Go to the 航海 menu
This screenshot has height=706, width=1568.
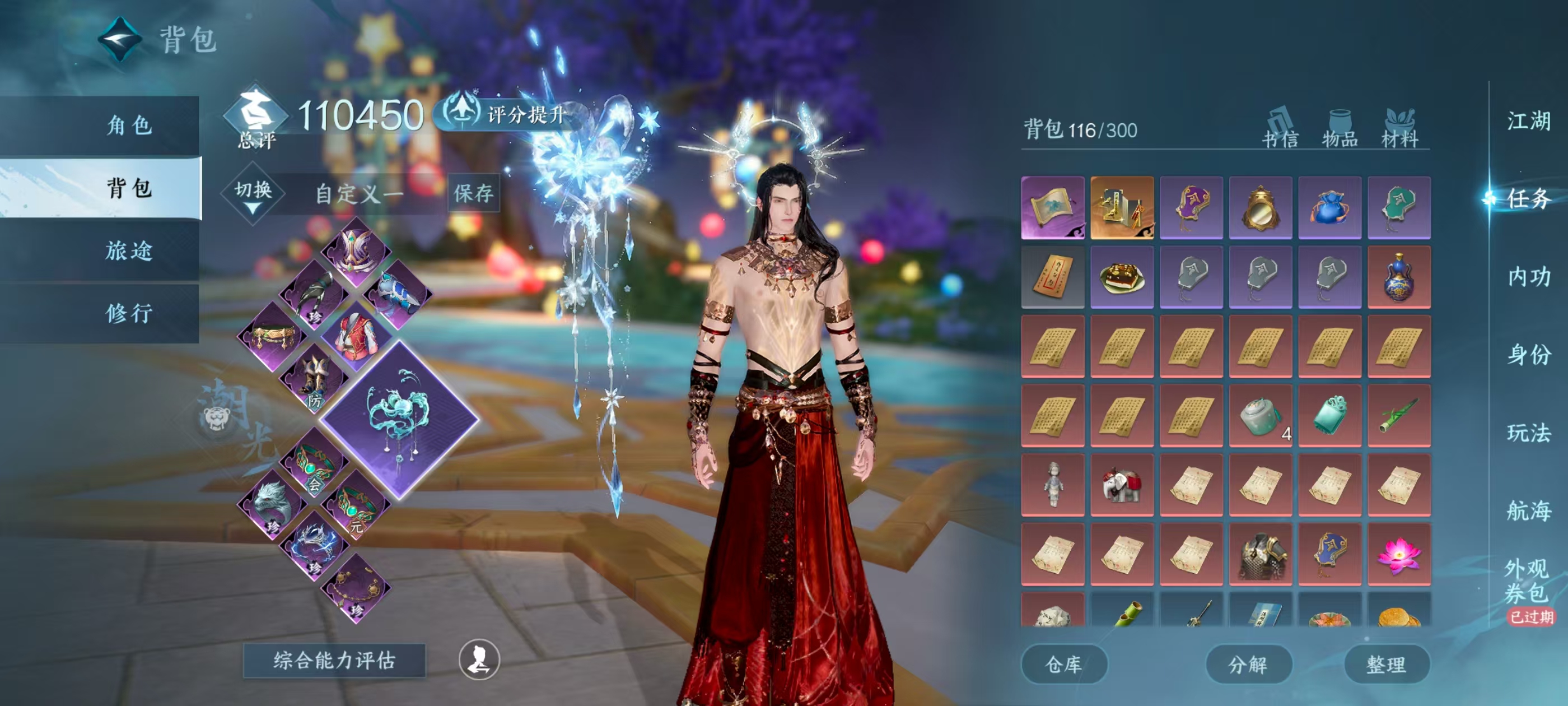click(1528, 510)
